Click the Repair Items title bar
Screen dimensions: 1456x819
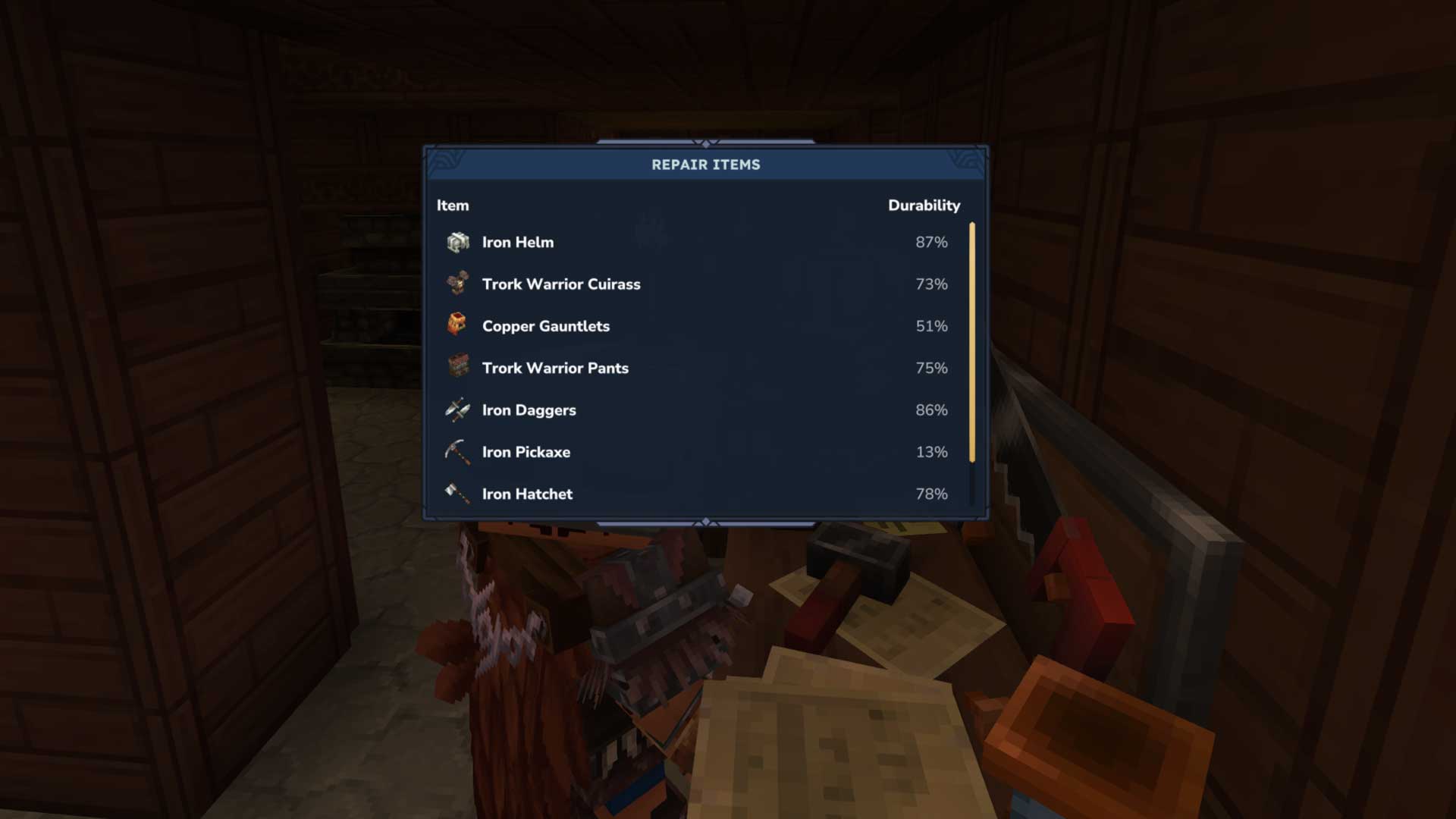(x=705, y=165)
